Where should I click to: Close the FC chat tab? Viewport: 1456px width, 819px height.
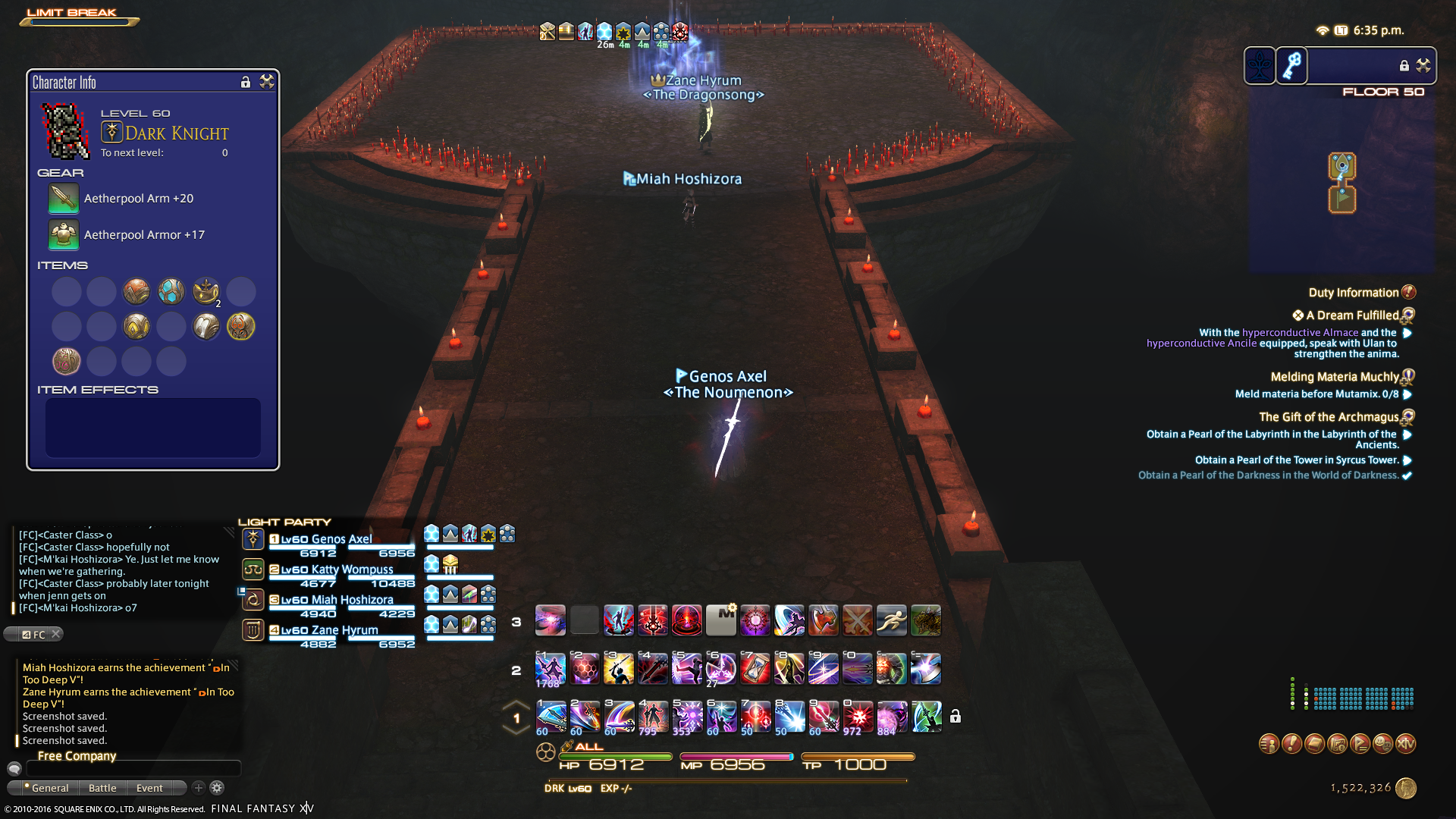click(55, 635)
